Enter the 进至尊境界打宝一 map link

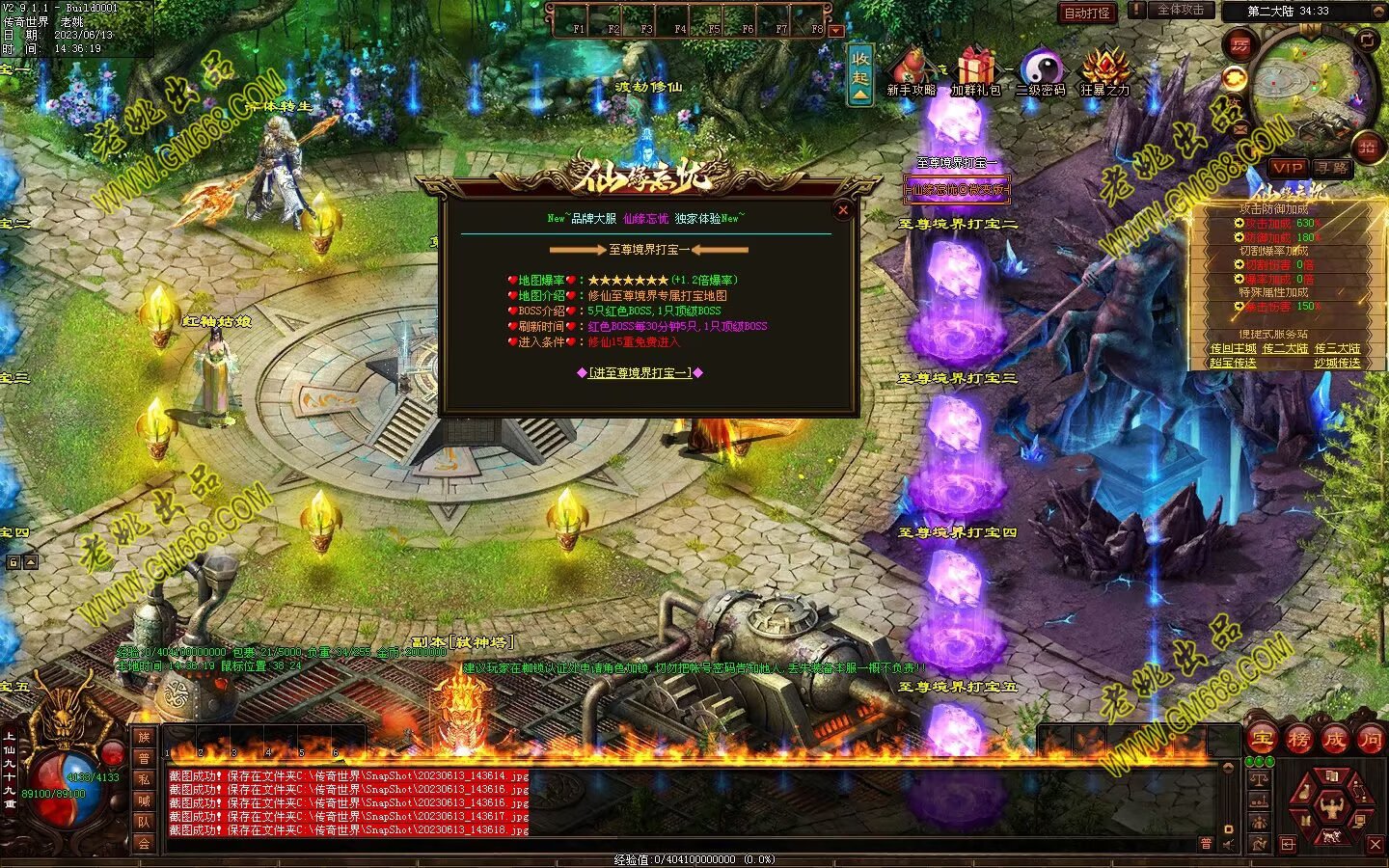pos(640,372)
